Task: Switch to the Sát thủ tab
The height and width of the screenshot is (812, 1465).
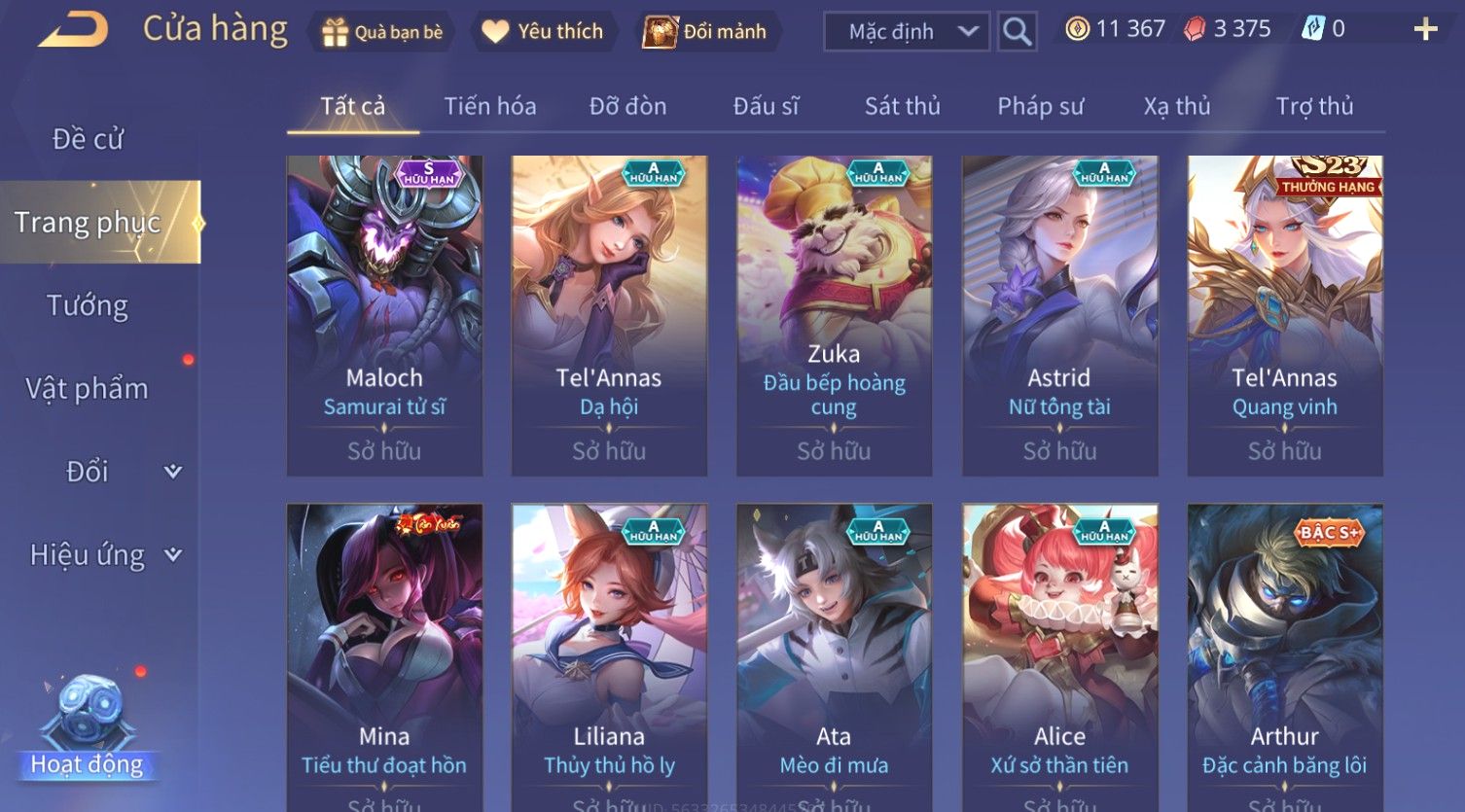Action: point(902,106)
